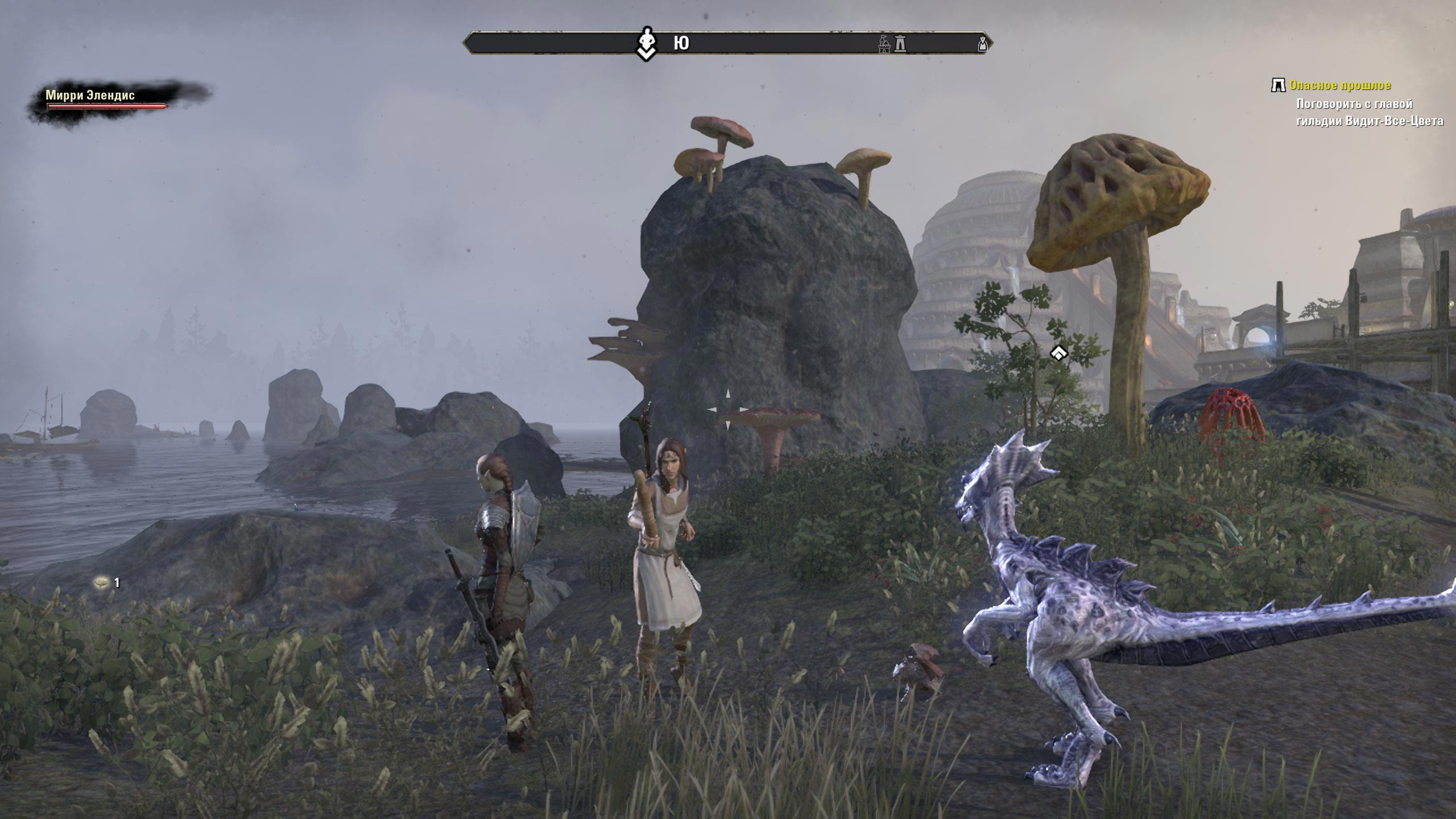
Task: Select the wayshrine pin on the compass
Action: point(900,44)
